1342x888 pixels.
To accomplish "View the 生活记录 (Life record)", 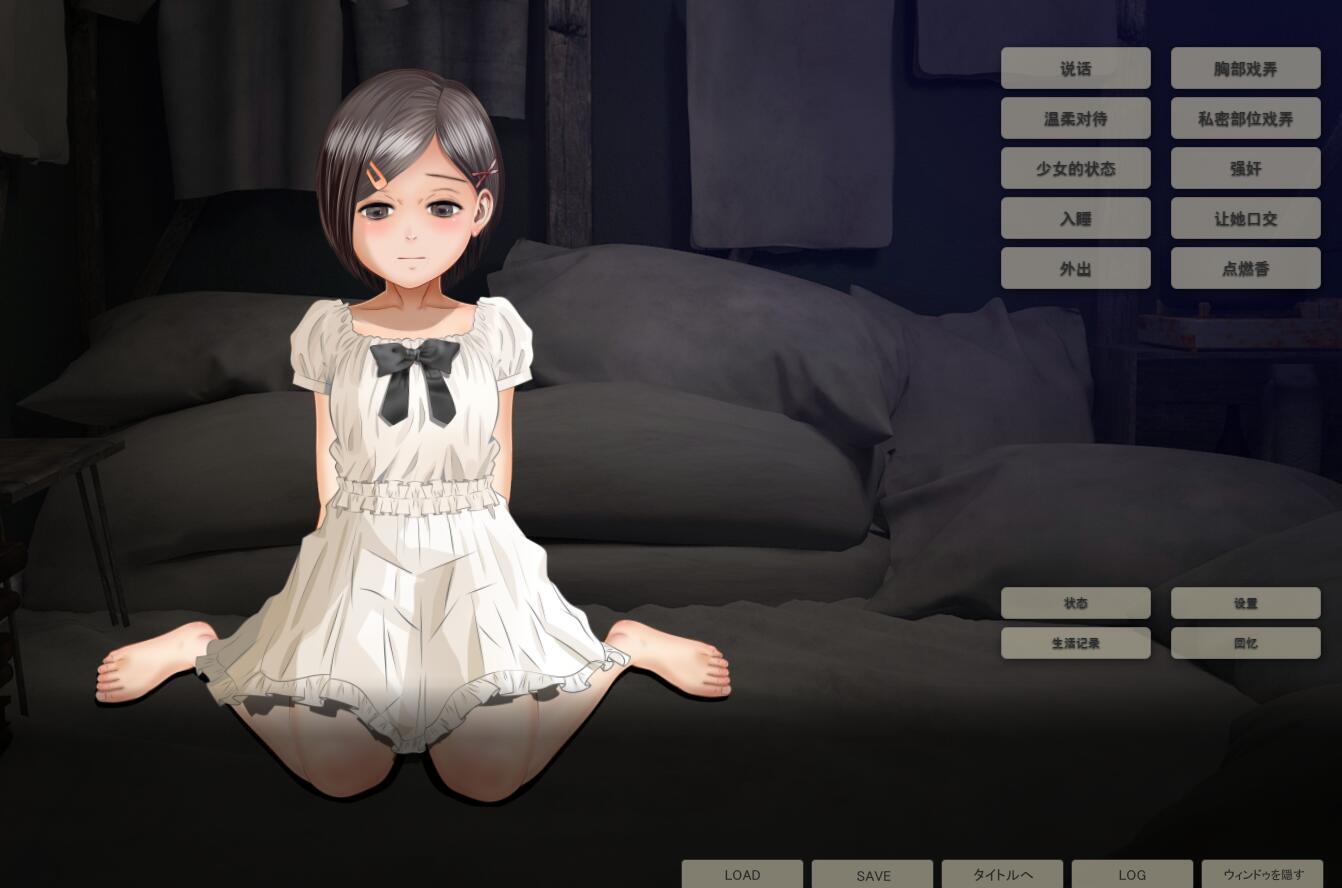I will tap(1076, 643).
